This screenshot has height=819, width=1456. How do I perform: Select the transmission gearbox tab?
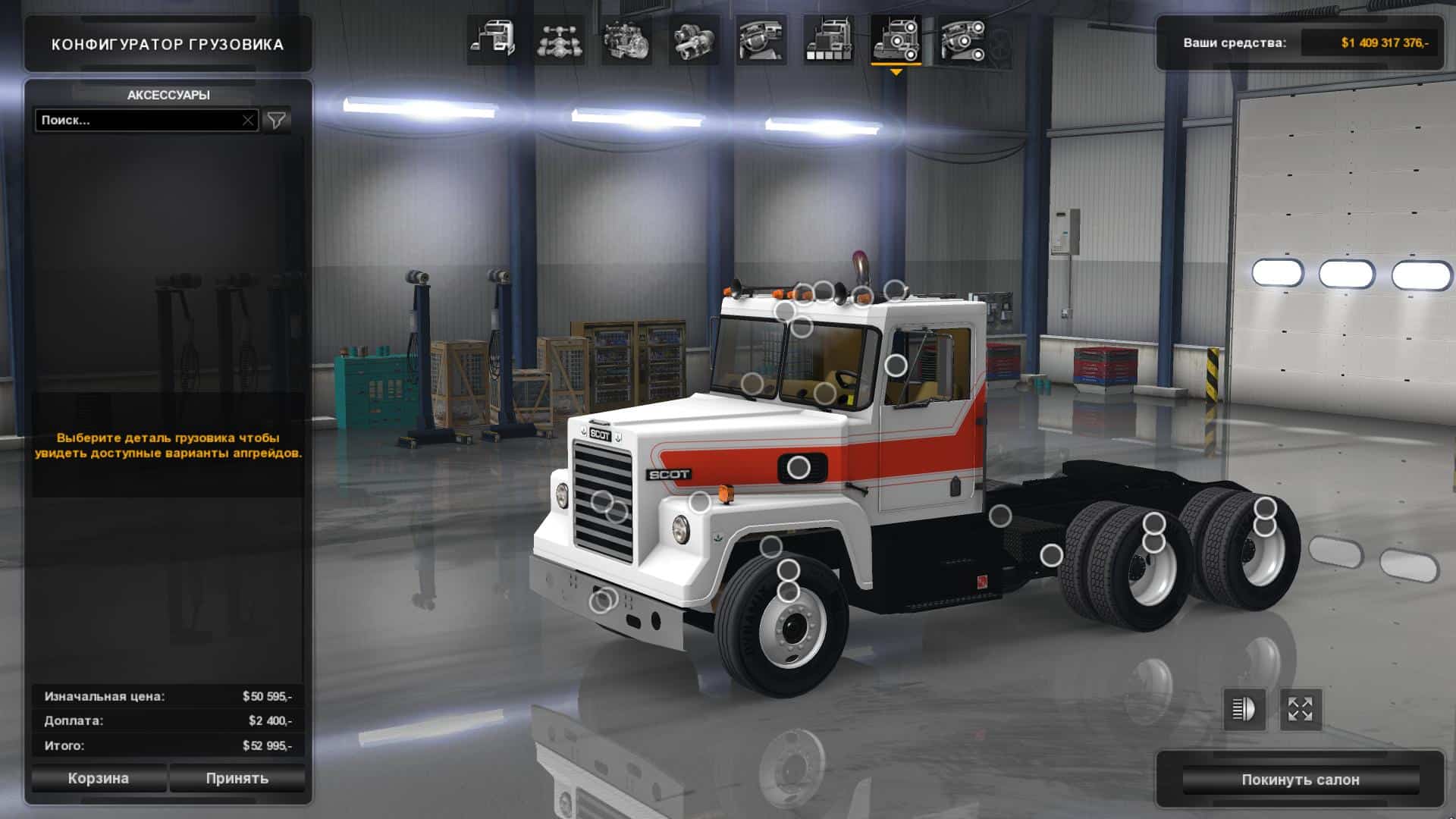(x=694, y=40)
